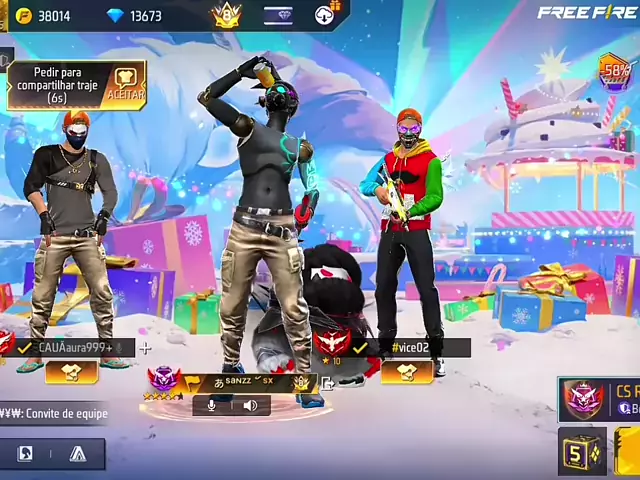This screenshot has height=480, width=640.
Task: Open the sanzz player name banner
Action: (x=240, y=382)
